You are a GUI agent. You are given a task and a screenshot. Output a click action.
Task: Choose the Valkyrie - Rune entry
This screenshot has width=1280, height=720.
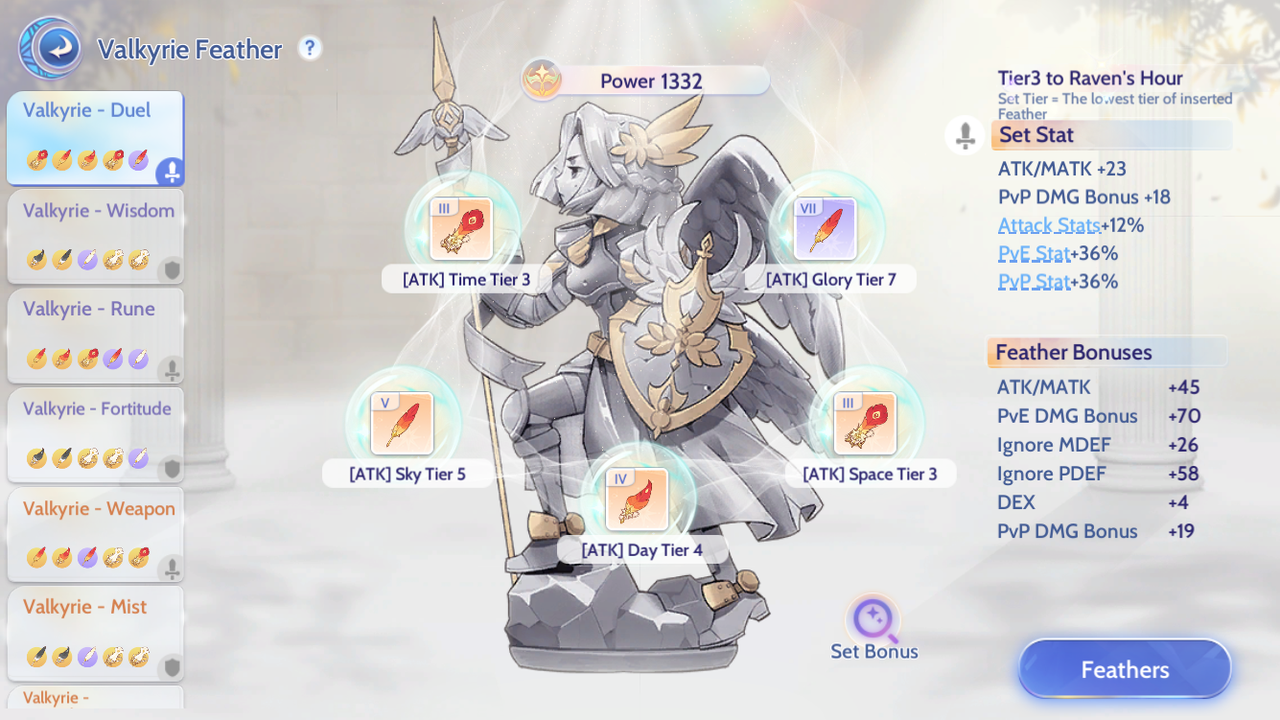click(95, 335)
